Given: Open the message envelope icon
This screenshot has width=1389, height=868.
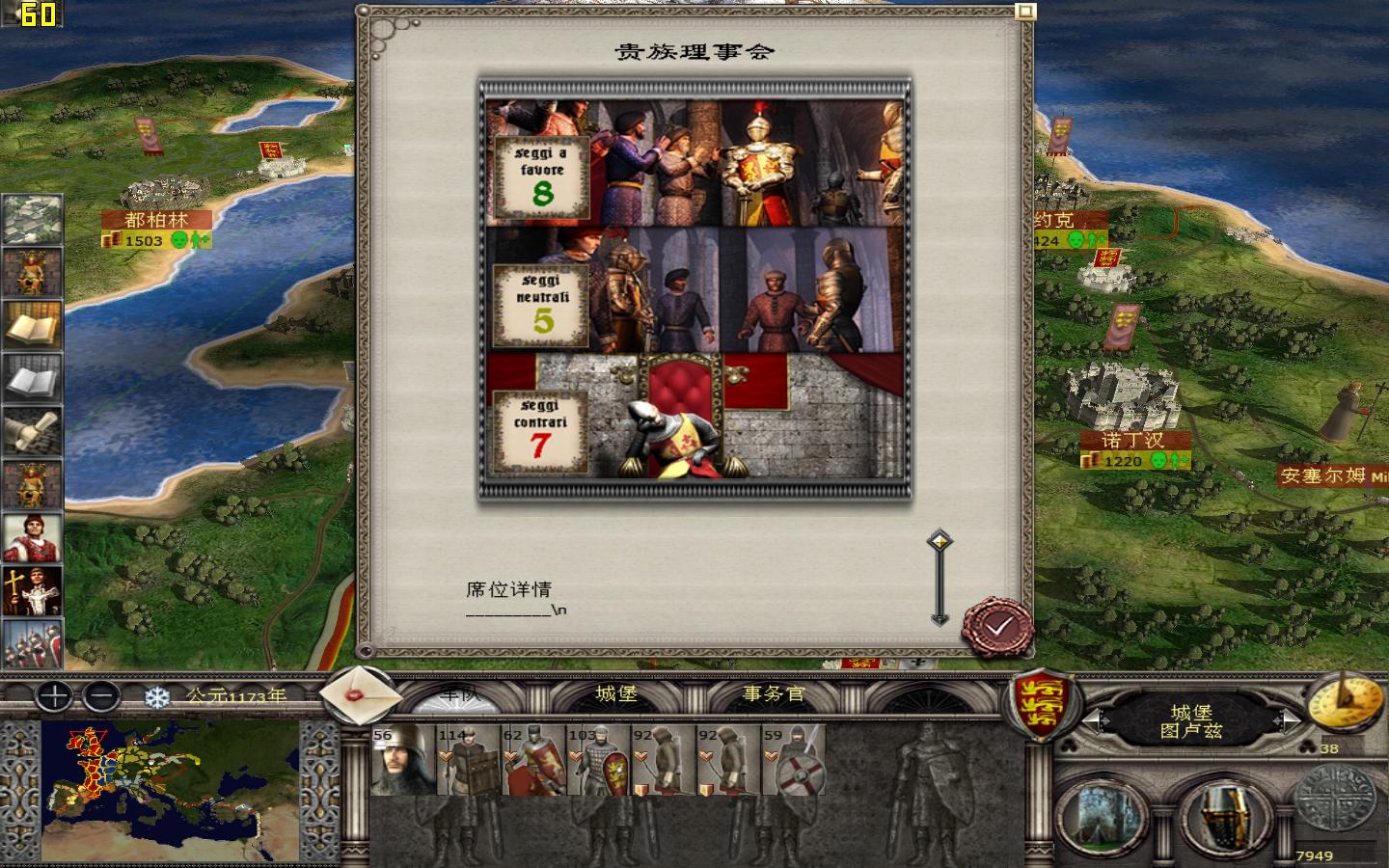Looking at the screenshot, I should pyautogui.click(x=358, y=696).
